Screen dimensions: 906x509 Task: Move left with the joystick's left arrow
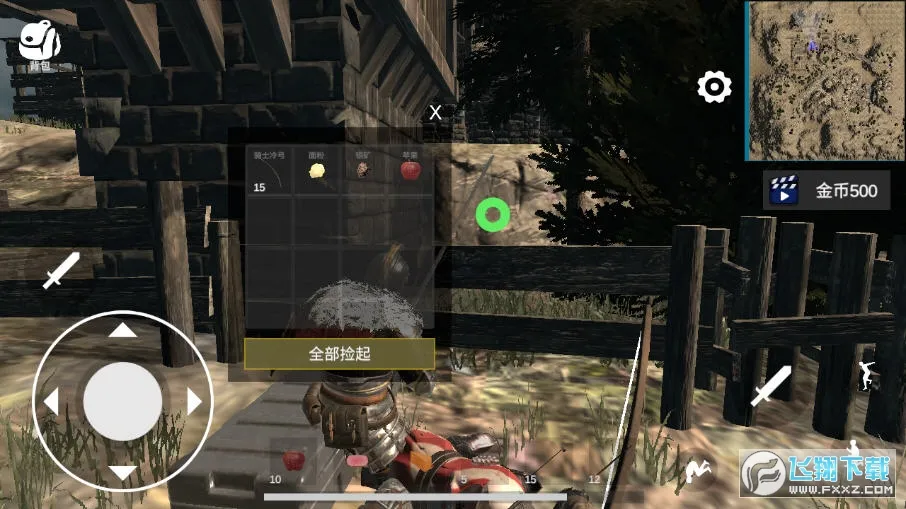[50, 402]
